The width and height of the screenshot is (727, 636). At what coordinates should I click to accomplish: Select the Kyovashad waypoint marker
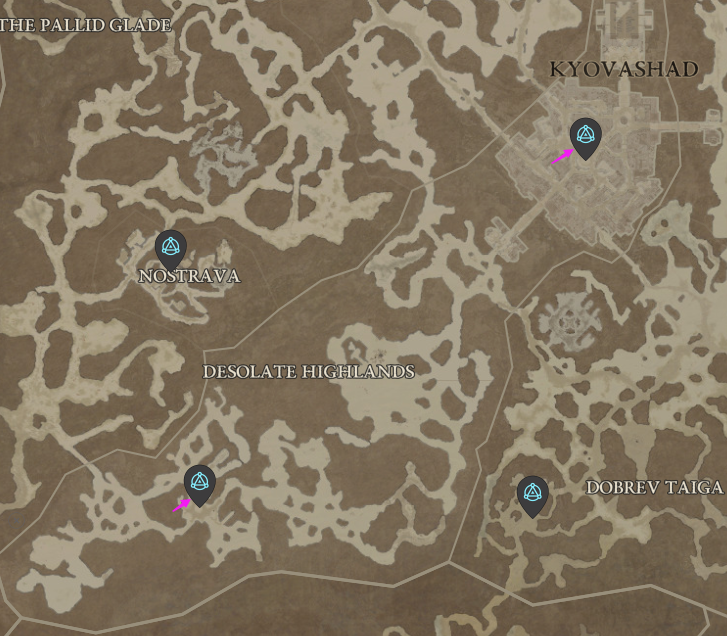coord(585,136)
